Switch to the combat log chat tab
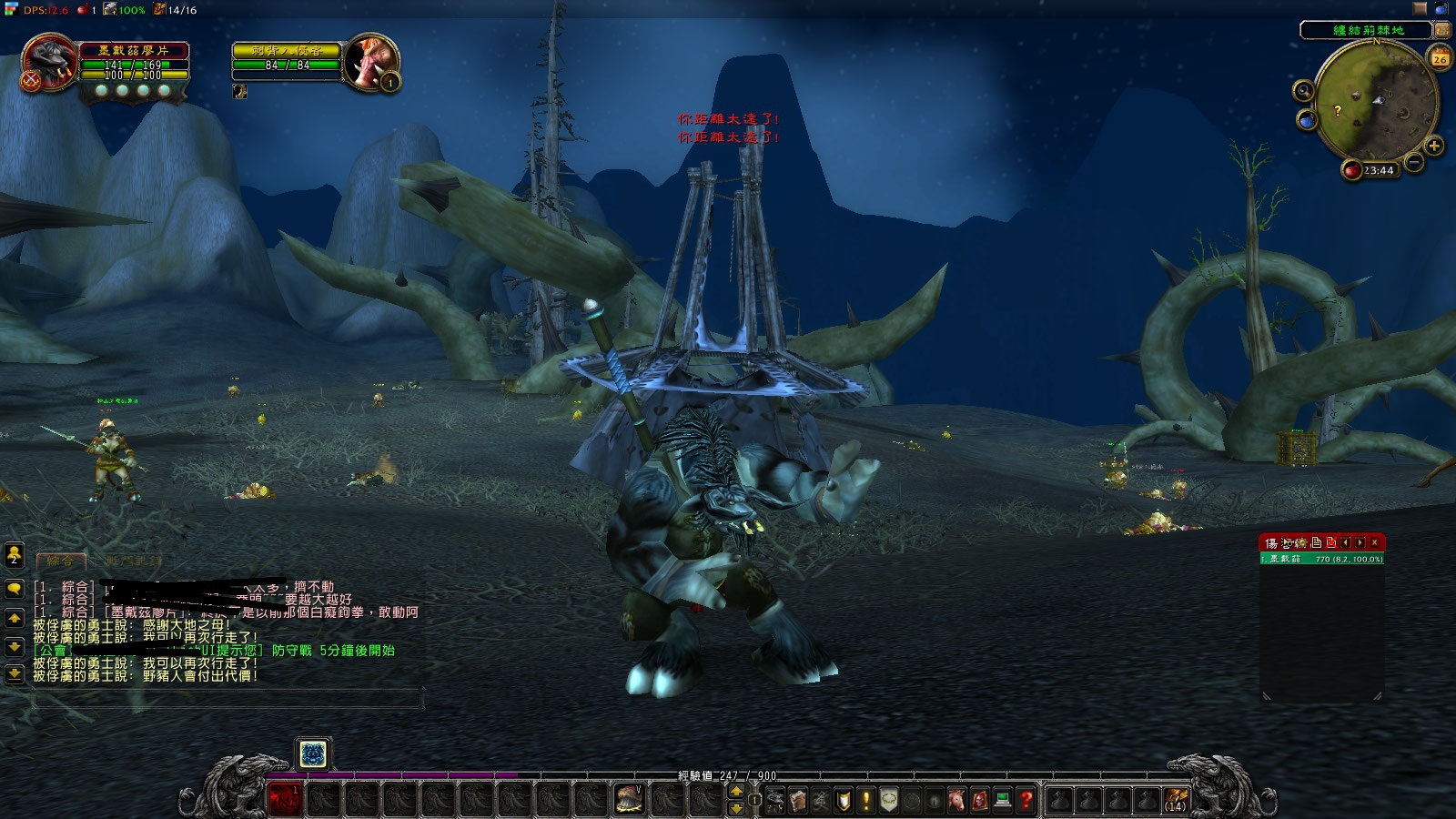This screenshot has height=819, width=1456. click(x=134, y=561)
